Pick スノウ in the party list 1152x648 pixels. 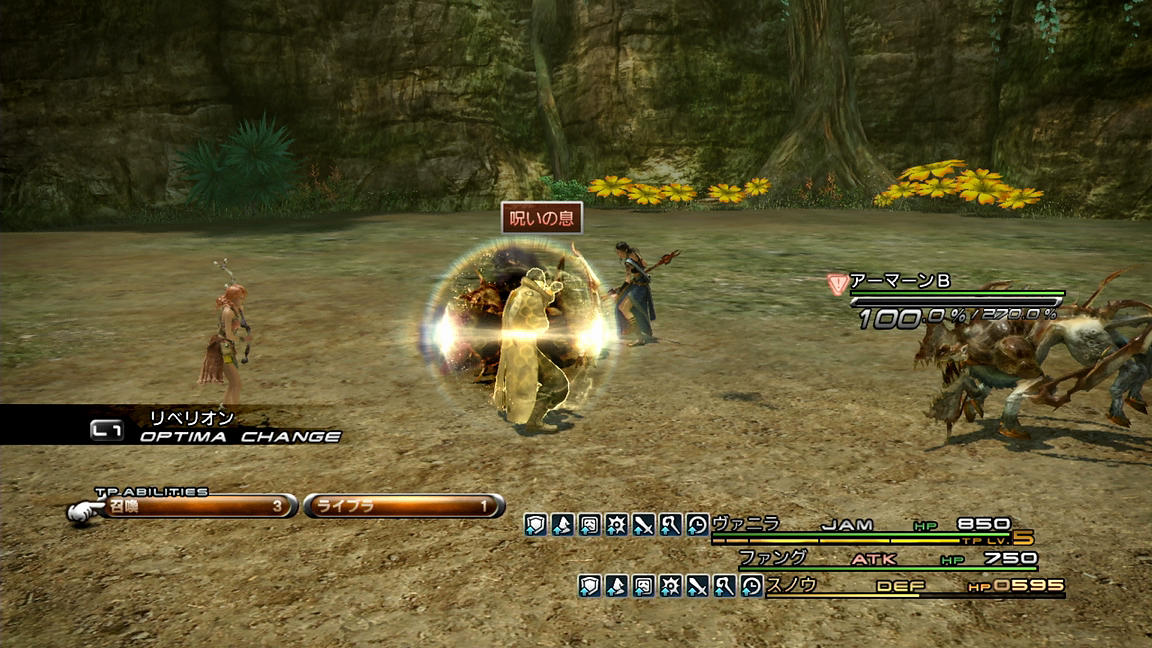[x=792, y=586]
